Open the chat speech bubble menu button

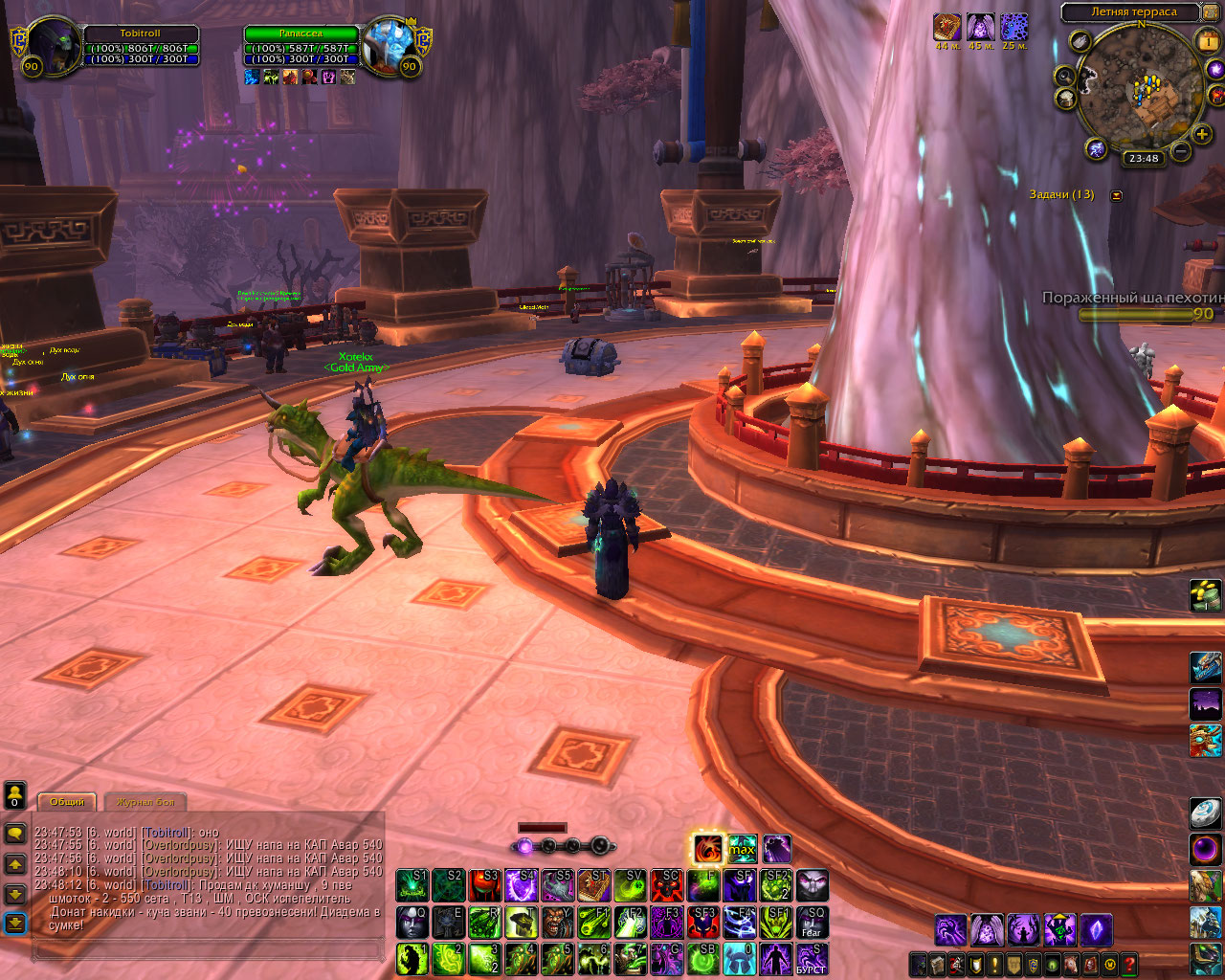coord(15,834)
